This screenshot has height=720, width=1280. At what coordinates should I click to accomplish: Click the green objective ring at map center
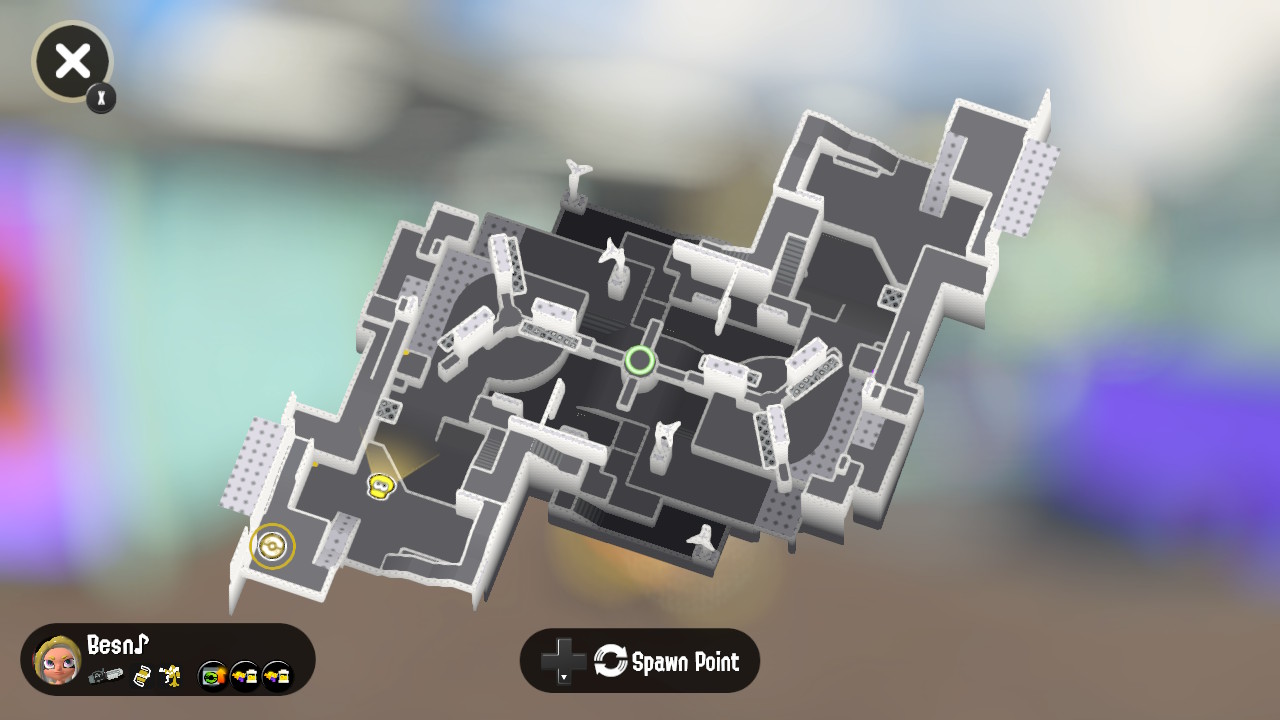[x=641, y=361]
